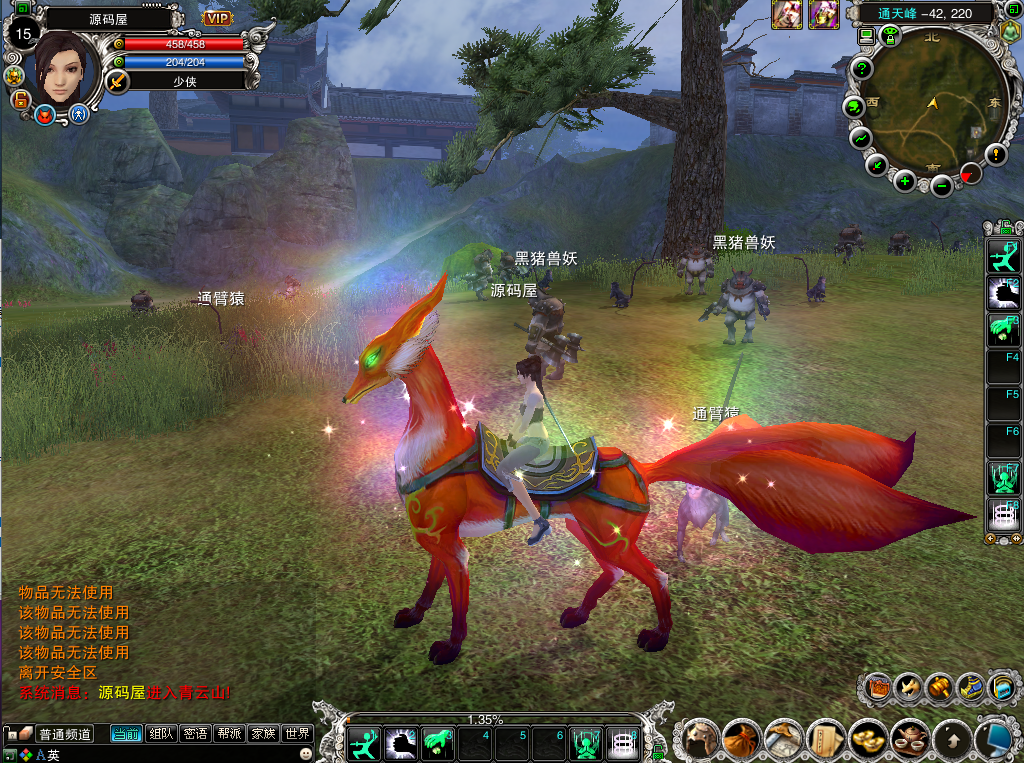Click the 普通频道 channel button

65,734
